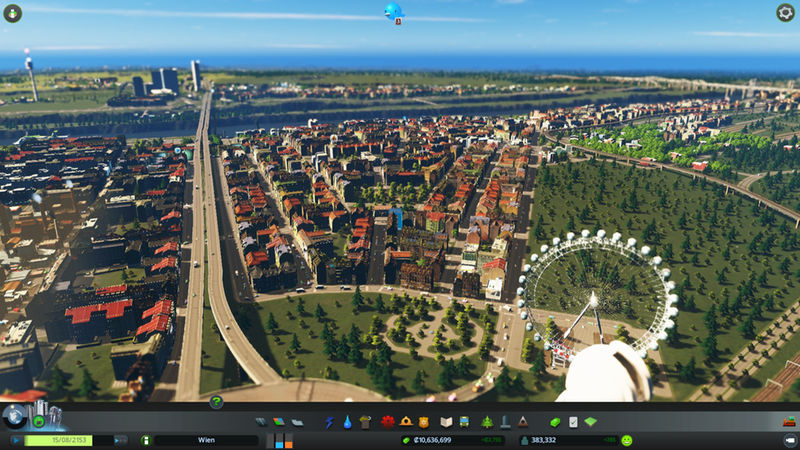Open the fire department menu
Viewport: 800px width, 450px height.
[405, 422]
